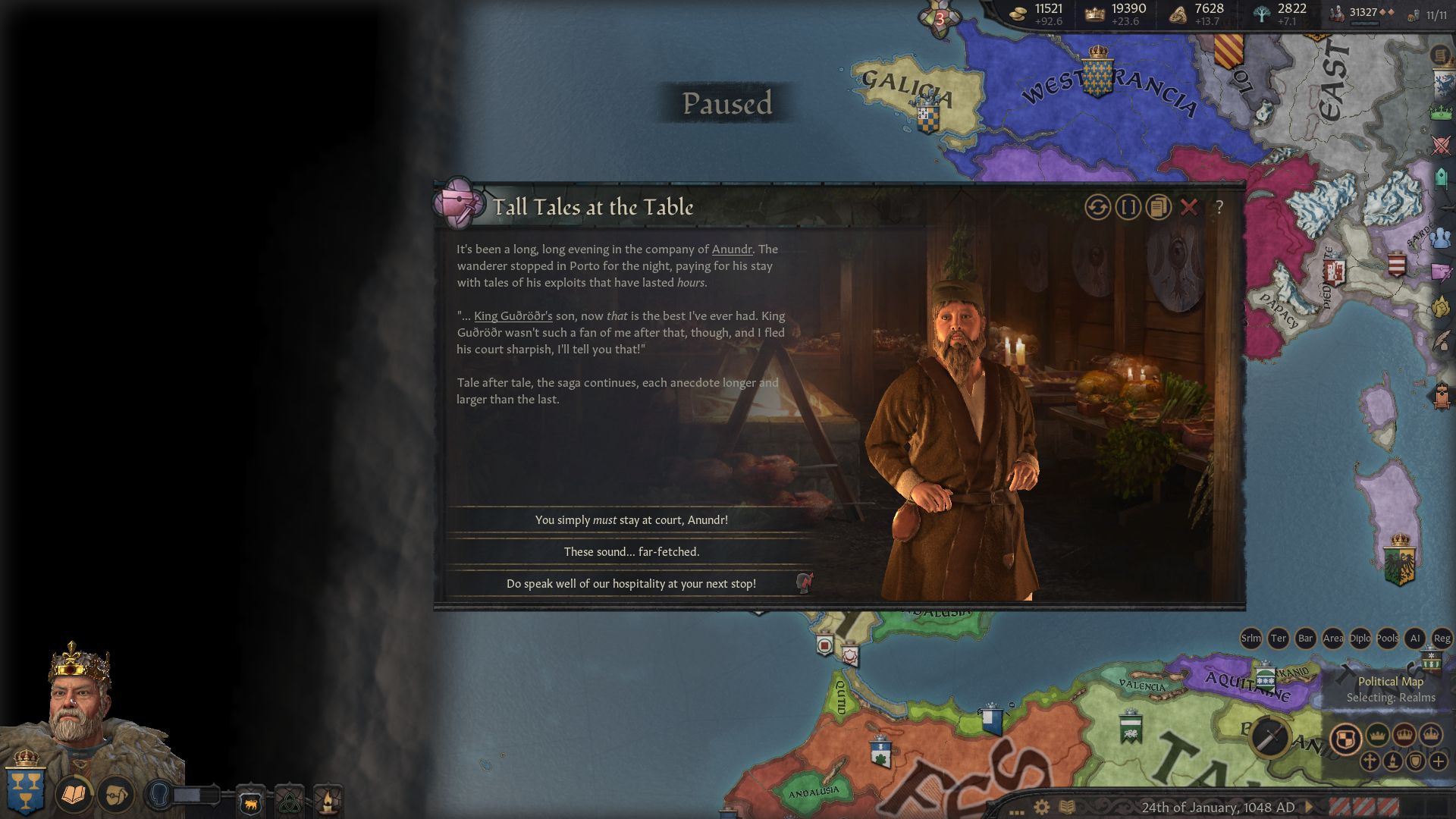Follow the Anundr character link in the text

(732, 249)
